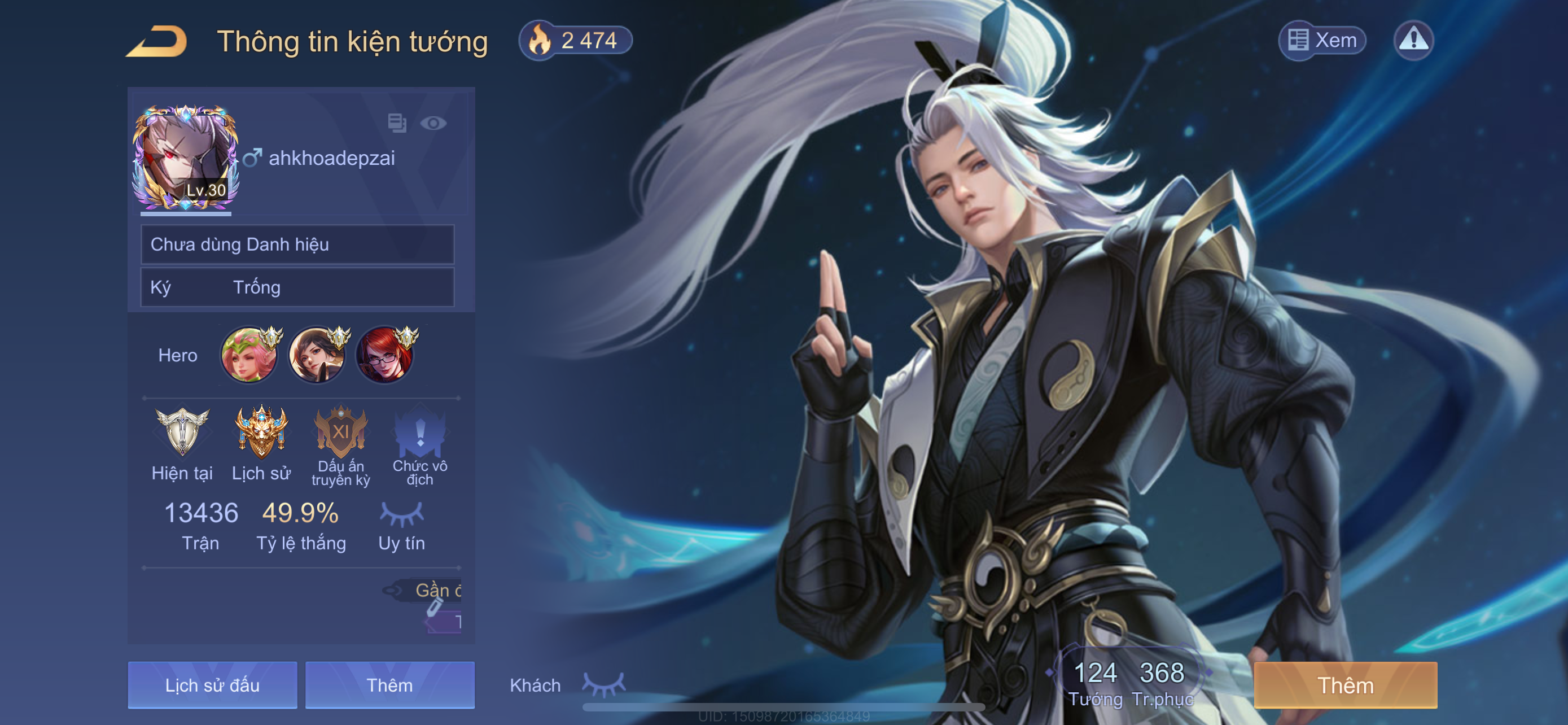The width and height of the screenshot is (1568, 725).
Task: Select the Chưa dùng Danh hiệu title field
Action: point(297,244)
